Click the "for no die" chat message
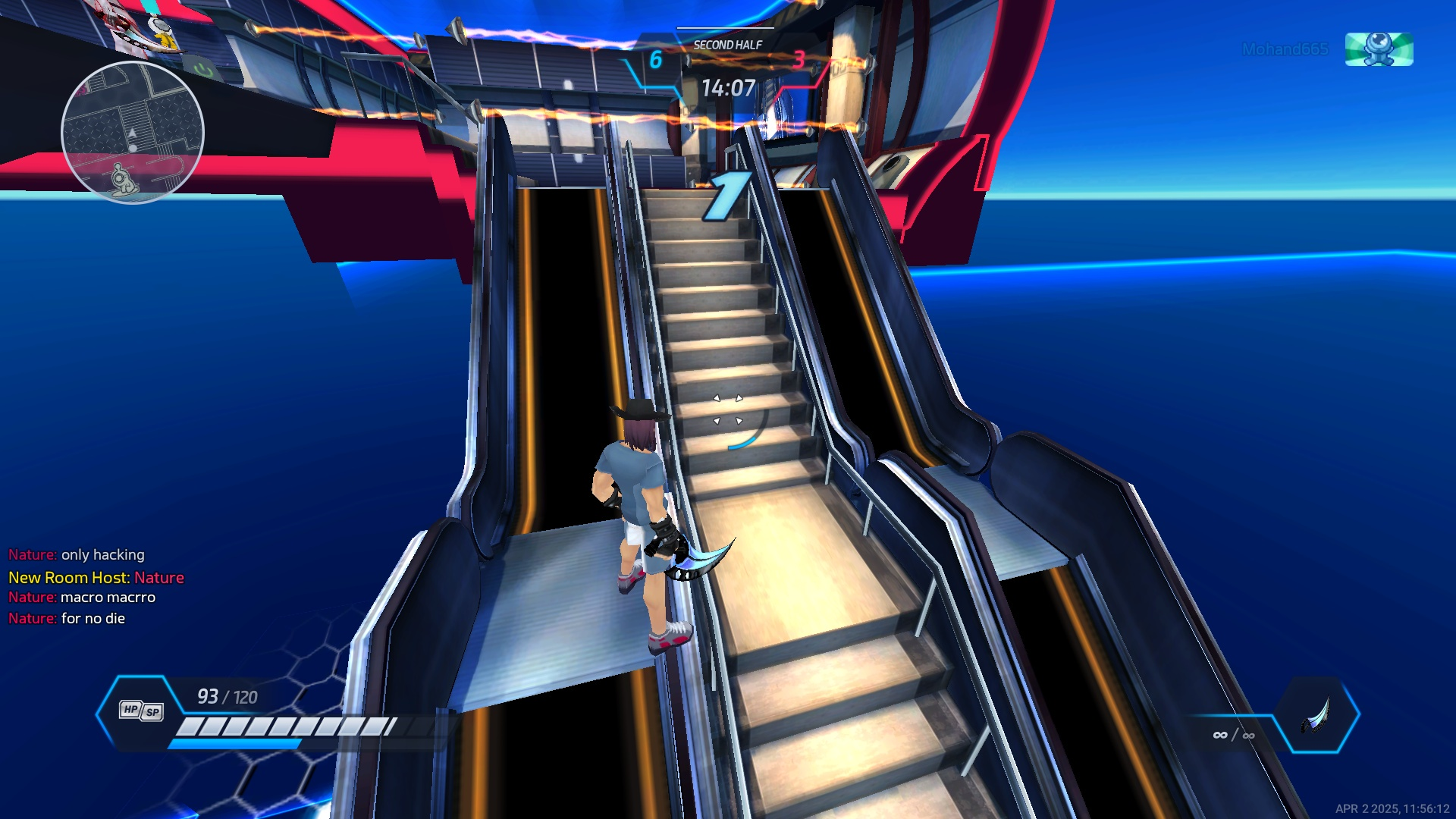Image resolution: width=1456 pixels, height=819 pixels. [93, 619]
